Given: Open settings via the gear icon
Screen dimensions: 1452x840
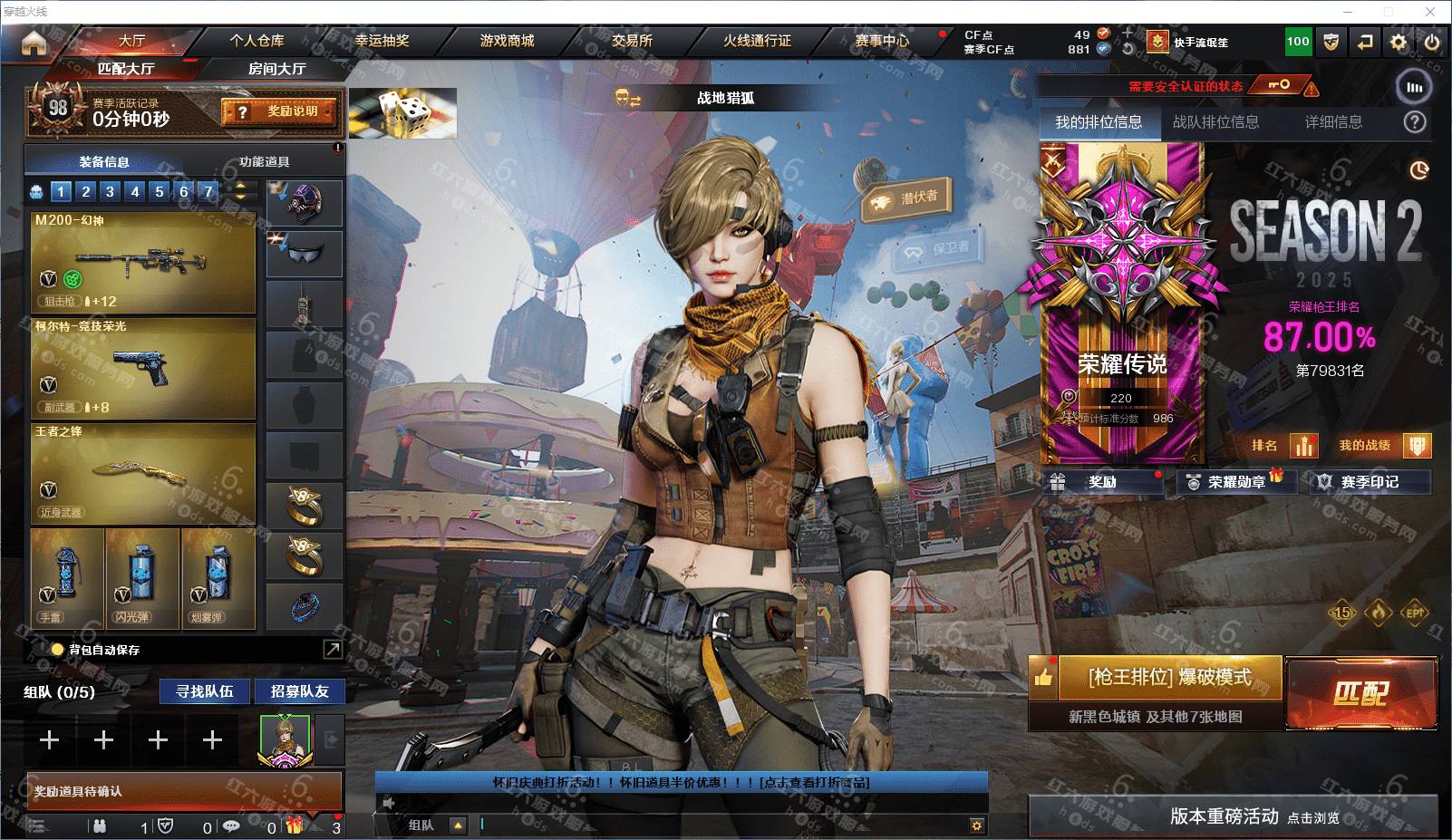Looking at the screenshot, I should click(x=1399, y=42).
